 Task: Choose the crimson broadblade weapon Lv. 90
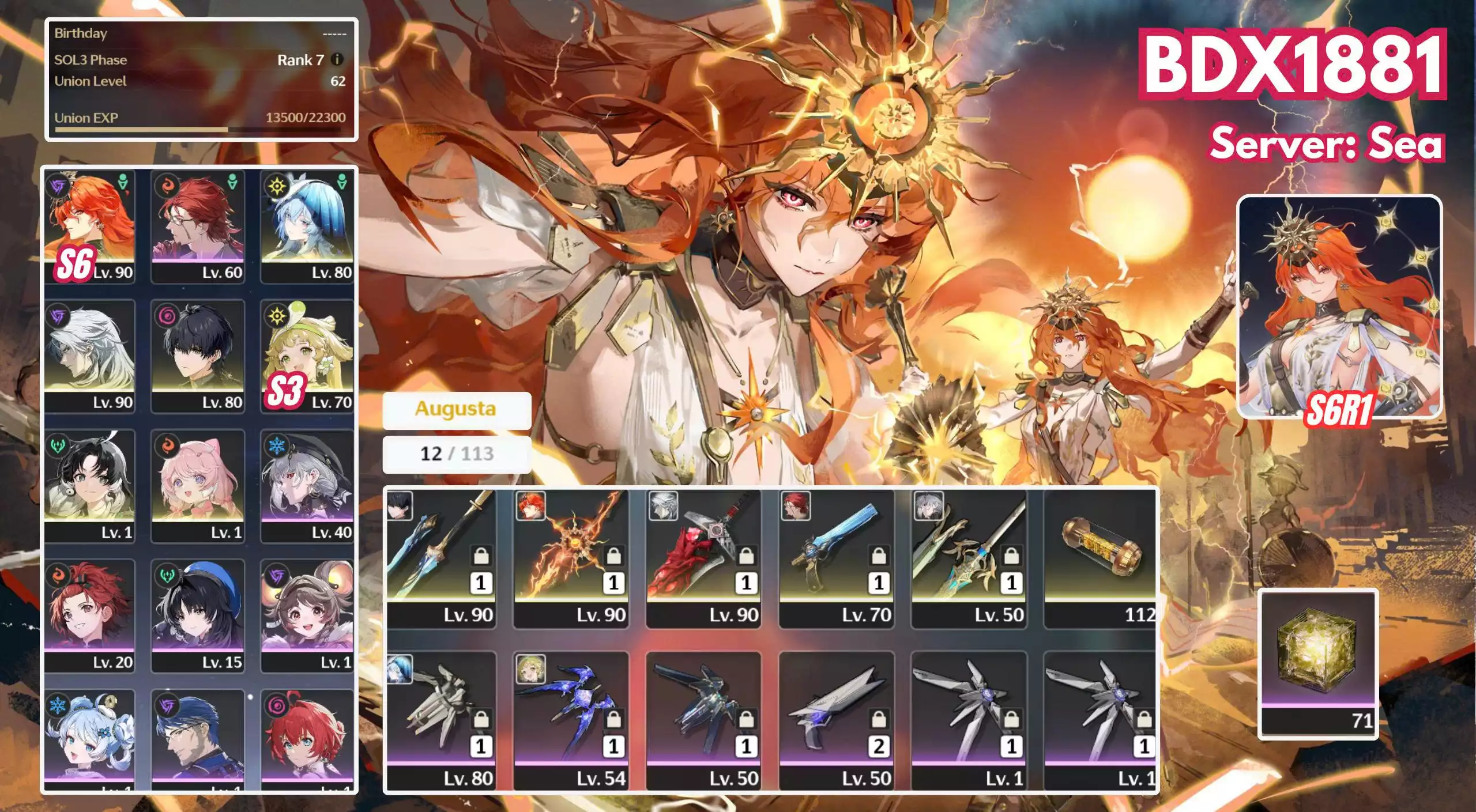(x=703, y=558)
